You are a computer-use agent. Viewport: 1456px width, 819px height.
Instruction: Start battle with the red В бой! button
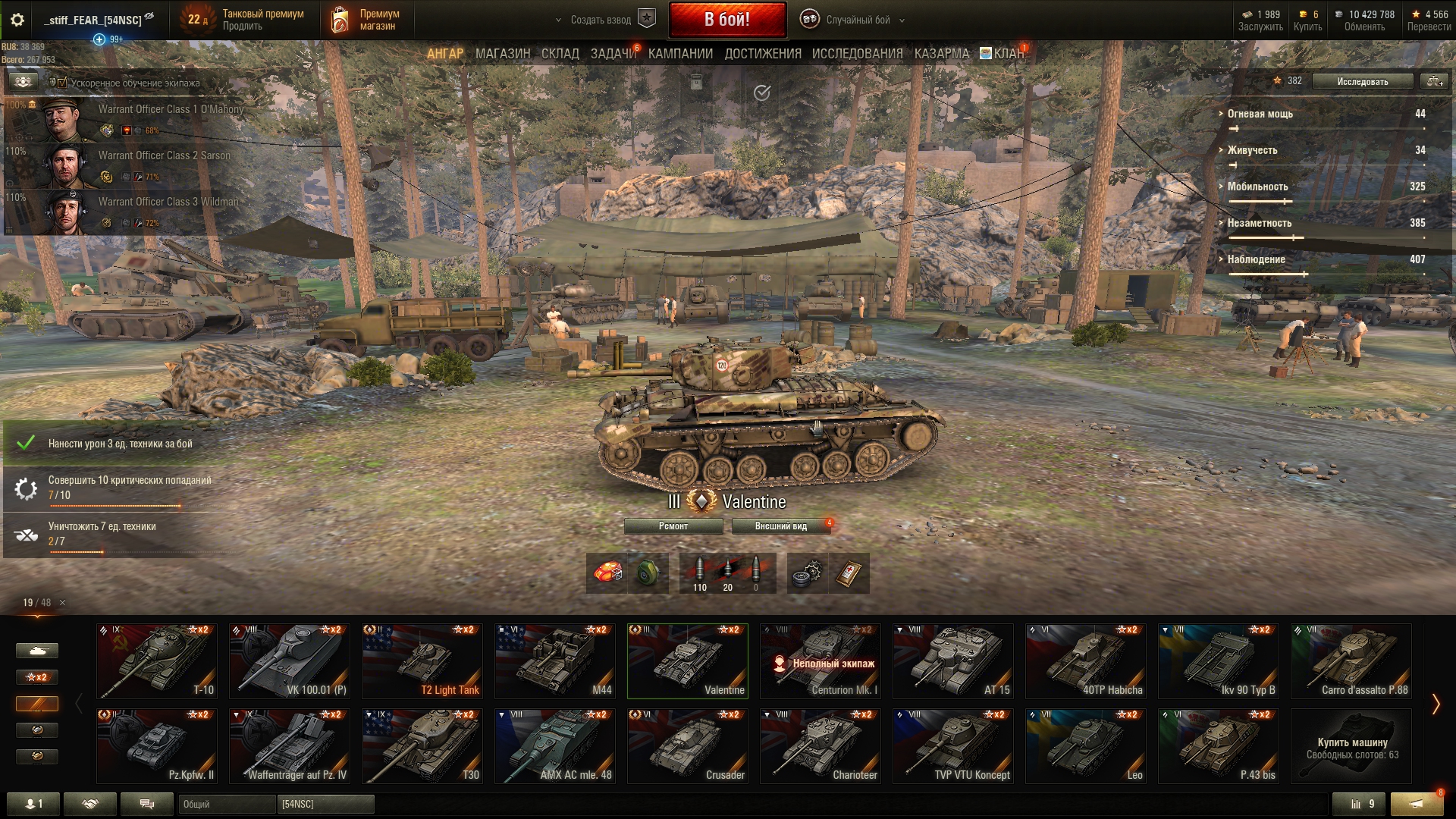click(726, 20)
